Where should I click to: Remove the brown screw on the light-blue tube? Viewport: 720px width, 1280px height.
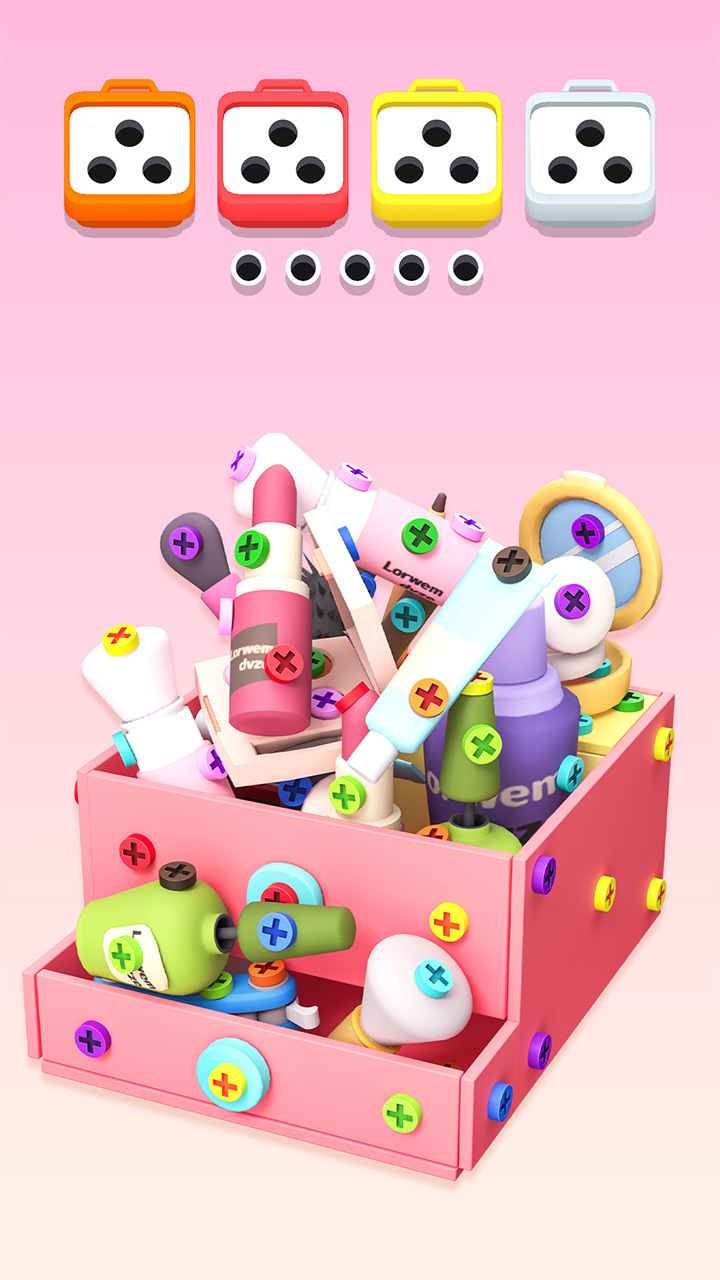(511, 563)
